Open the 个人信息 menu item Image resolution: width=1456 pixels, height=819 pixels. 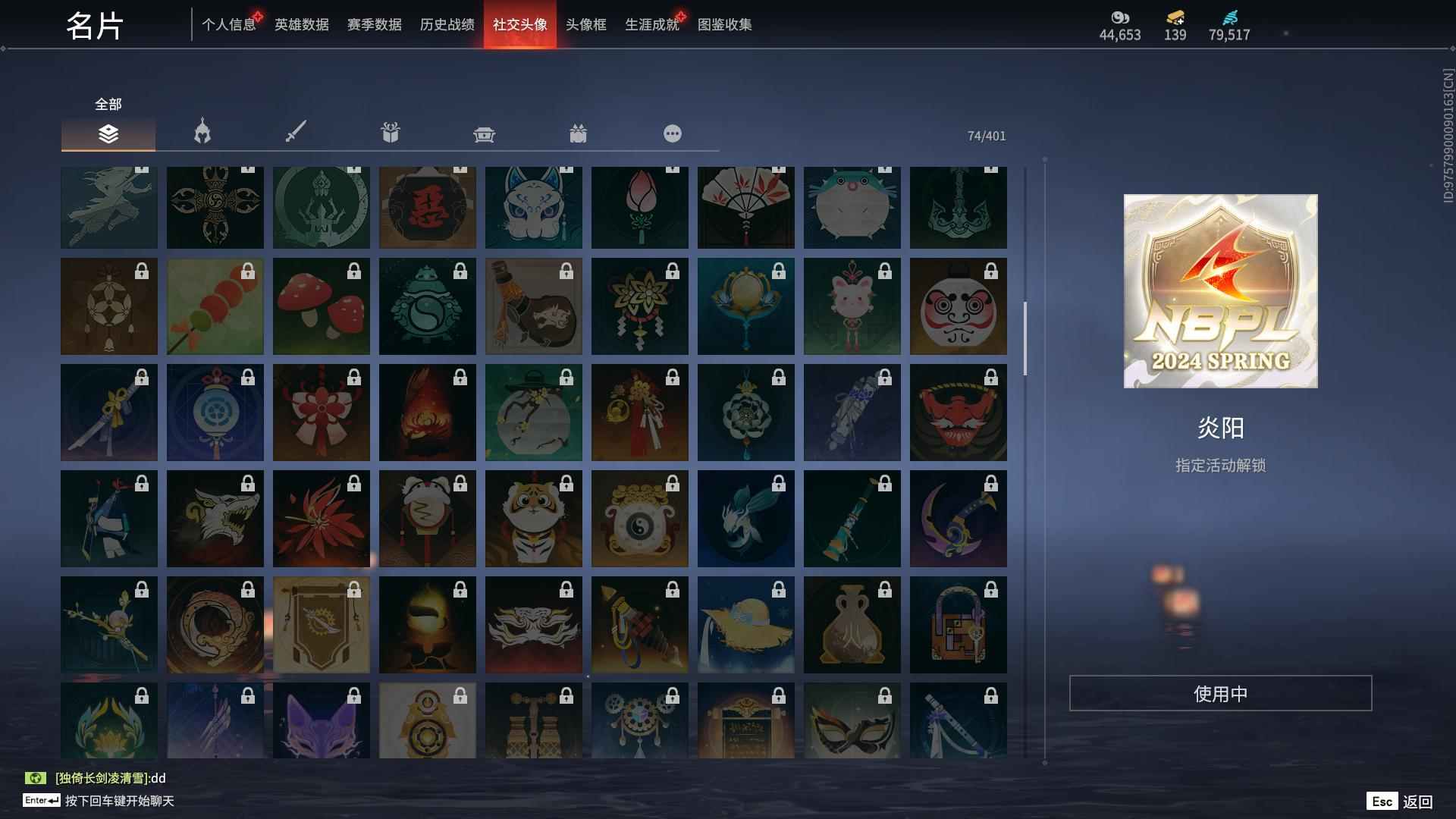click(x=229, y=25)
